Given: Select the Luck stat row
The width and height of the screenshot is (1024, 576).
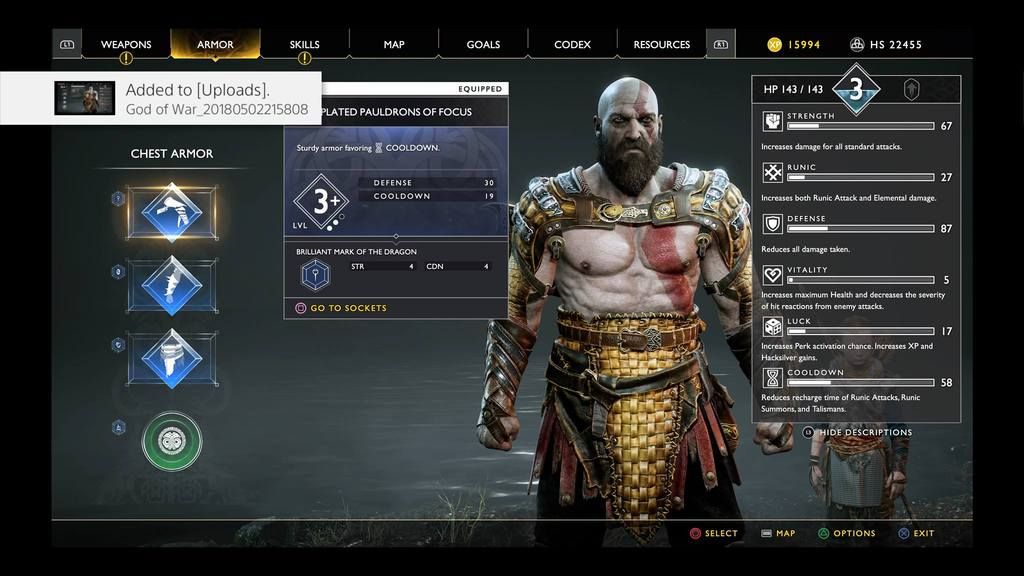Looking at the screenshot, I should 857,331.
